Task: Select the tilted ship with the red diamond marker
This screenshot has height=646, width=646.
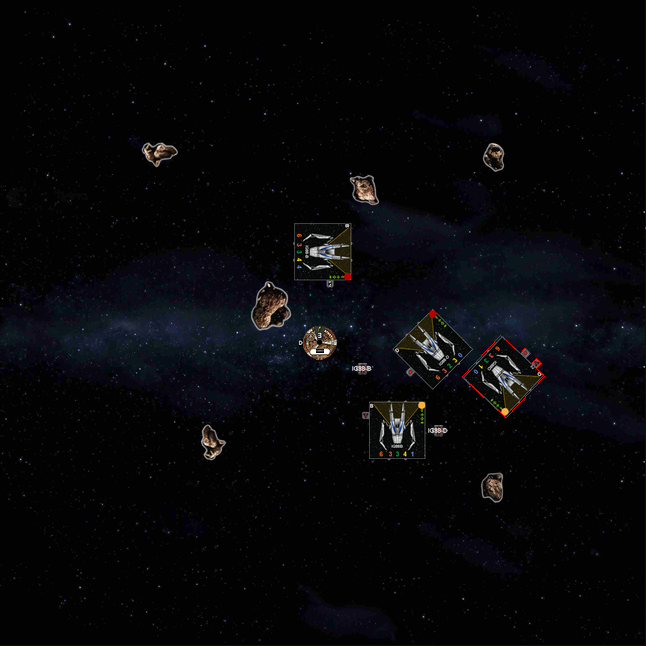Action: [x=432, y=348]
